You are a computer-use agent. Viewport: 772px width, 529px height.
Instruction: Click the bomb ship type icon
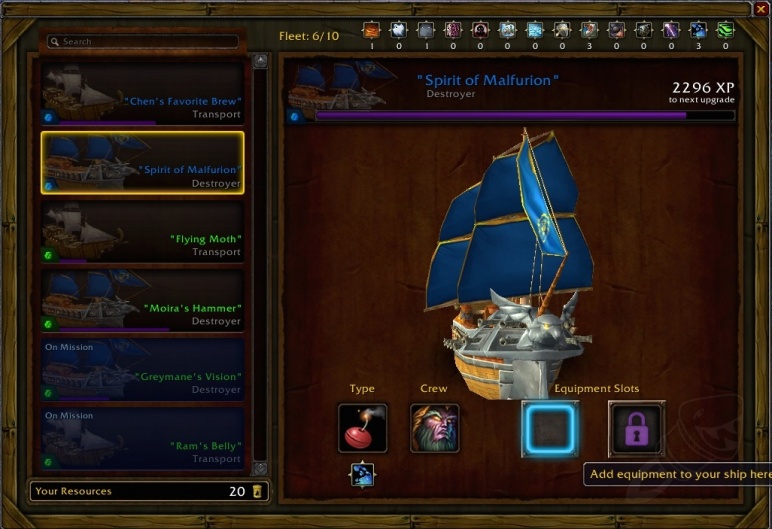click(362, 428)
